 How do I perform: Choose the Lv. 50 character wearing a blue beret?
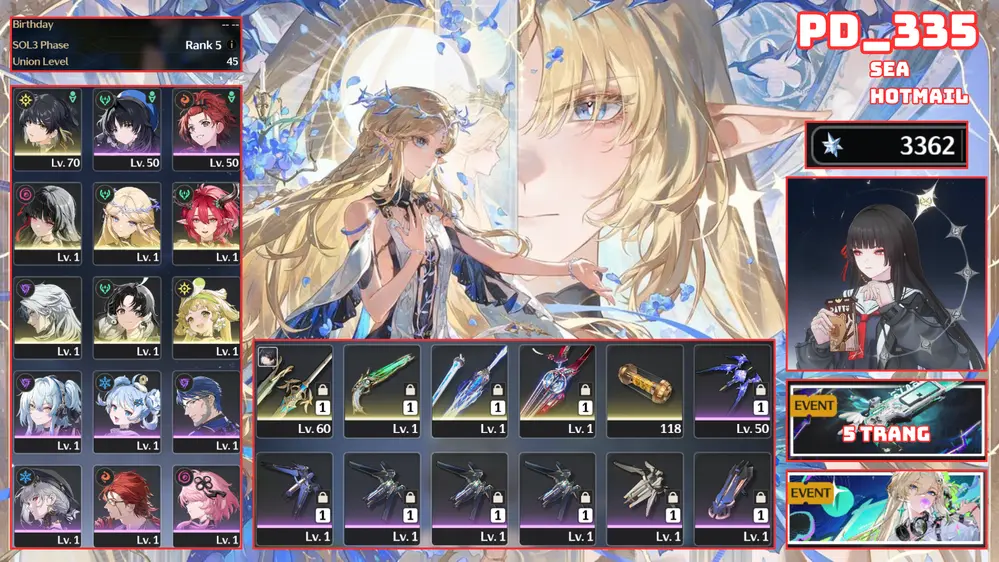[x=127, y=129]
